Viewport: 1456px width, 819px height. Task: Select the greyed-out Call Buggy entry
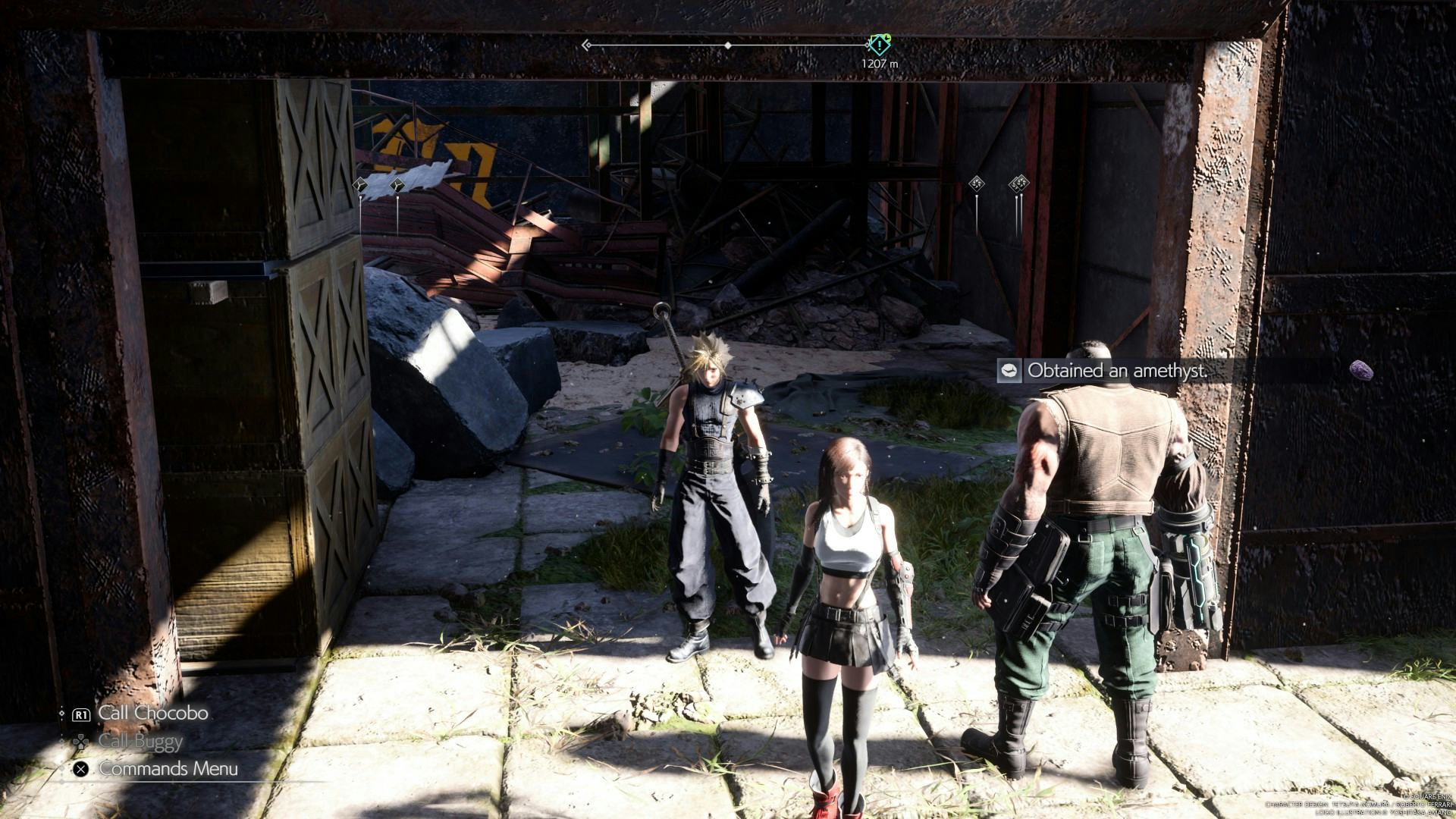click(x=140, y=742)
